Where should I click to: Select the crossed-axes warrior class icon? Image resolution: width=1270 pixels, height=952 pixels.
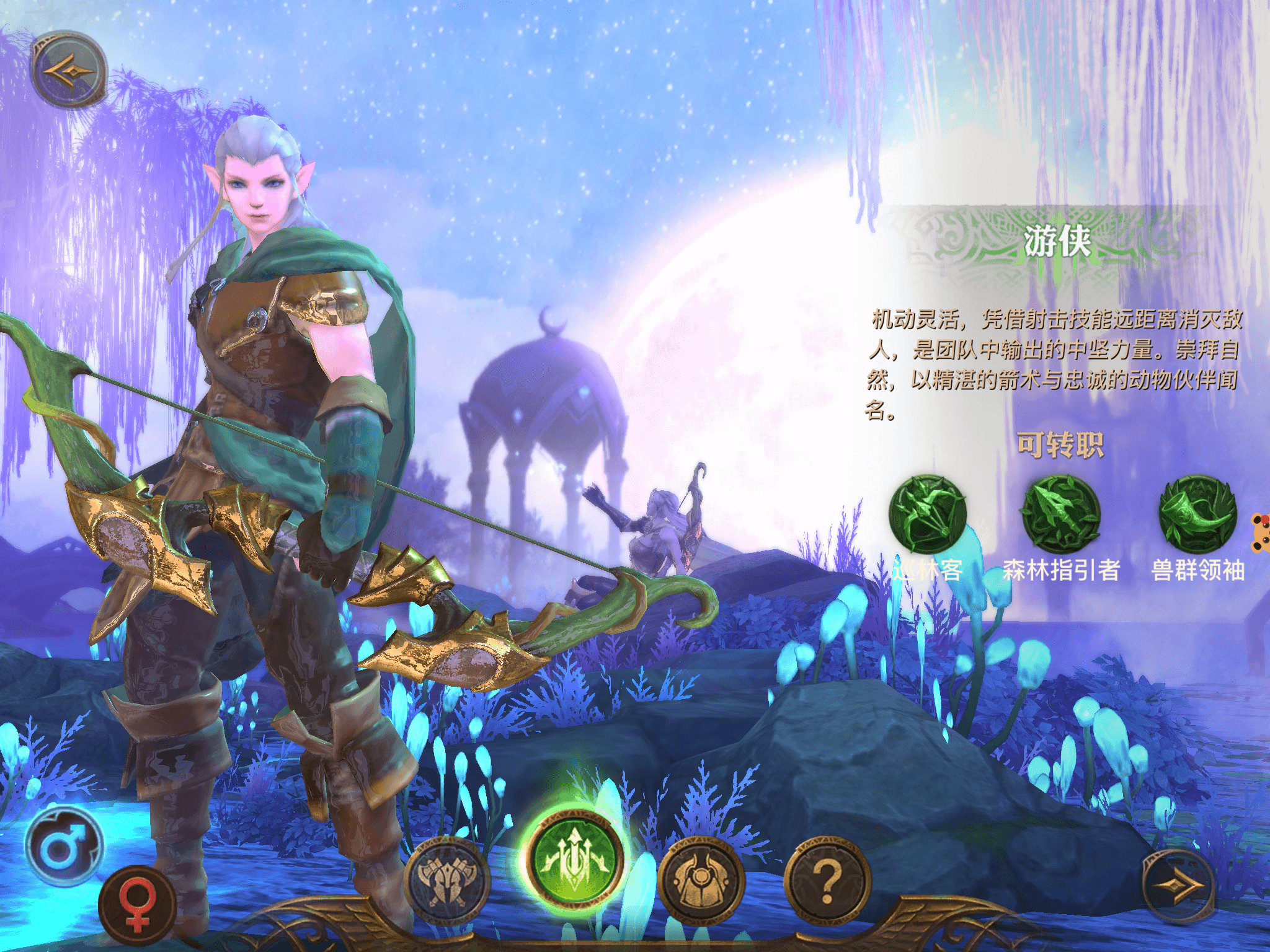click(x=446, y=879)
